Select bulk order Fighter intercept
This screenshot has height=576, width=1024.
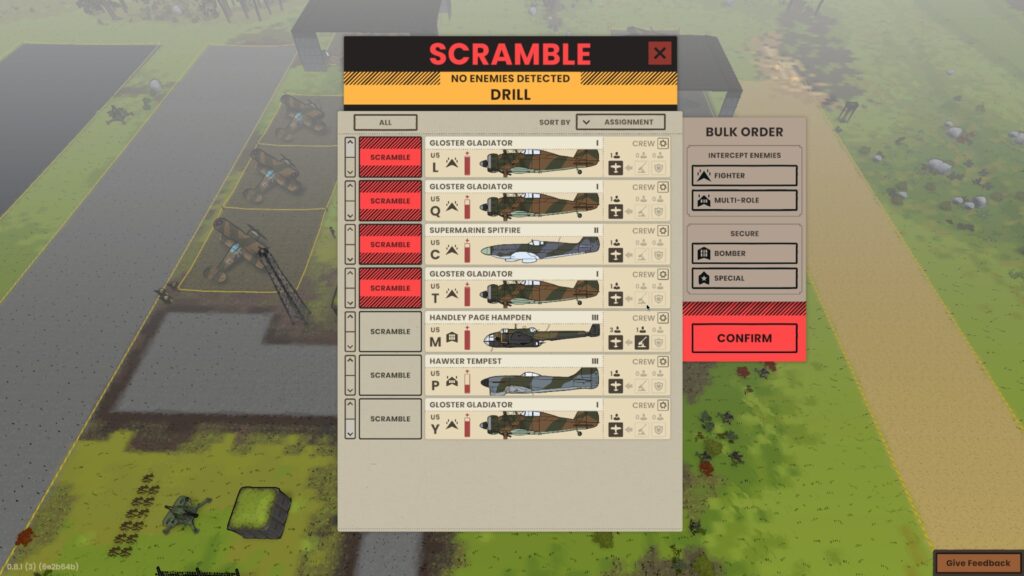coord(743,176)
